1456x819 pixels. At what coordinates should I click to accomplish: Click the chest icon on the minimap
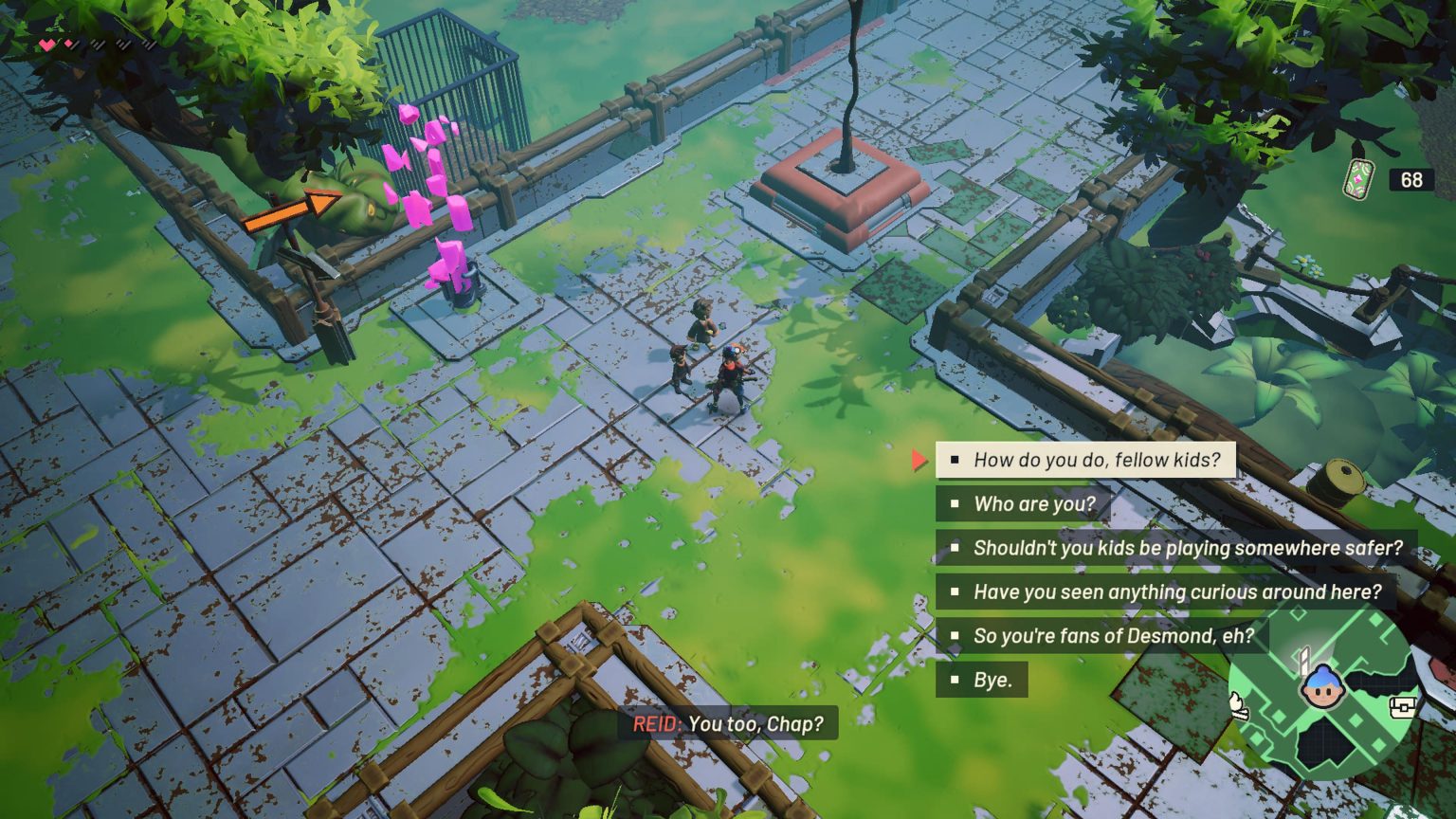tap(1402, 707)
